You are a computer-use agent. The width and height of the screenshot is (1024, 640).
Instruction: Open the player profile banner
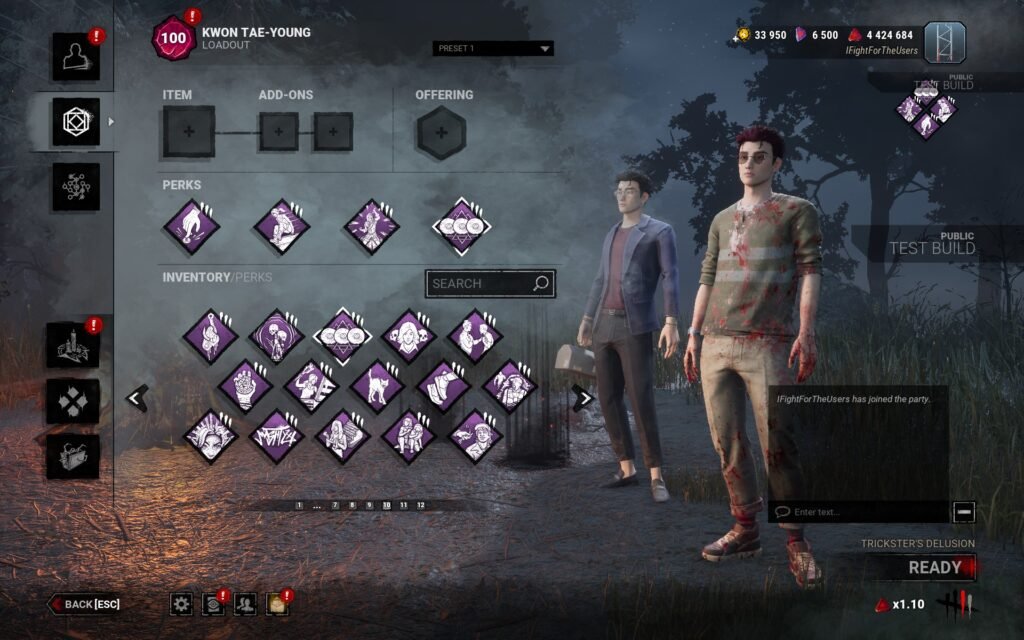point(944,42)
